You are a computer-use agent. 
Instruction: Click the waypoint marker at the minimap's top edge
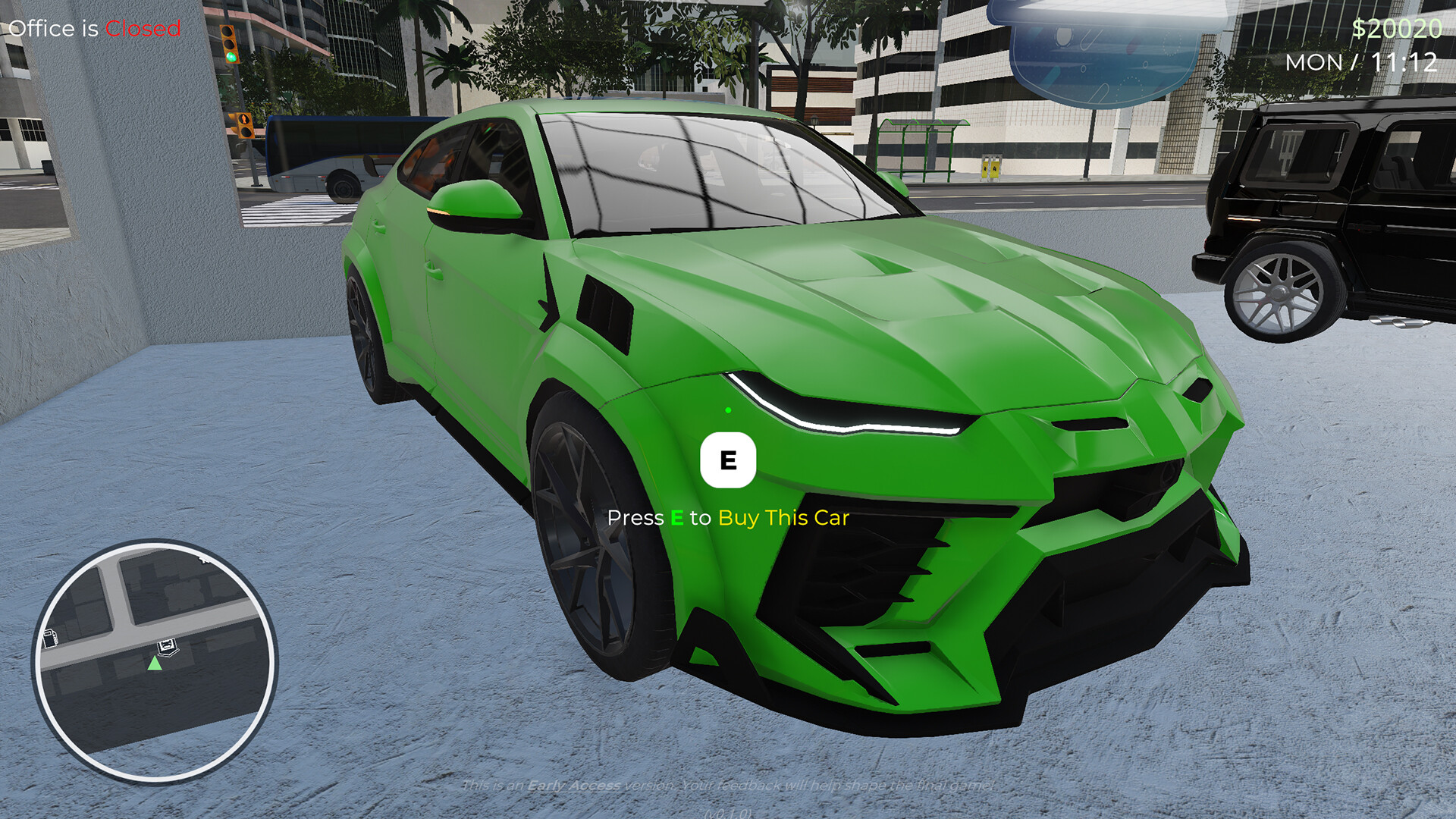(203, 560)
